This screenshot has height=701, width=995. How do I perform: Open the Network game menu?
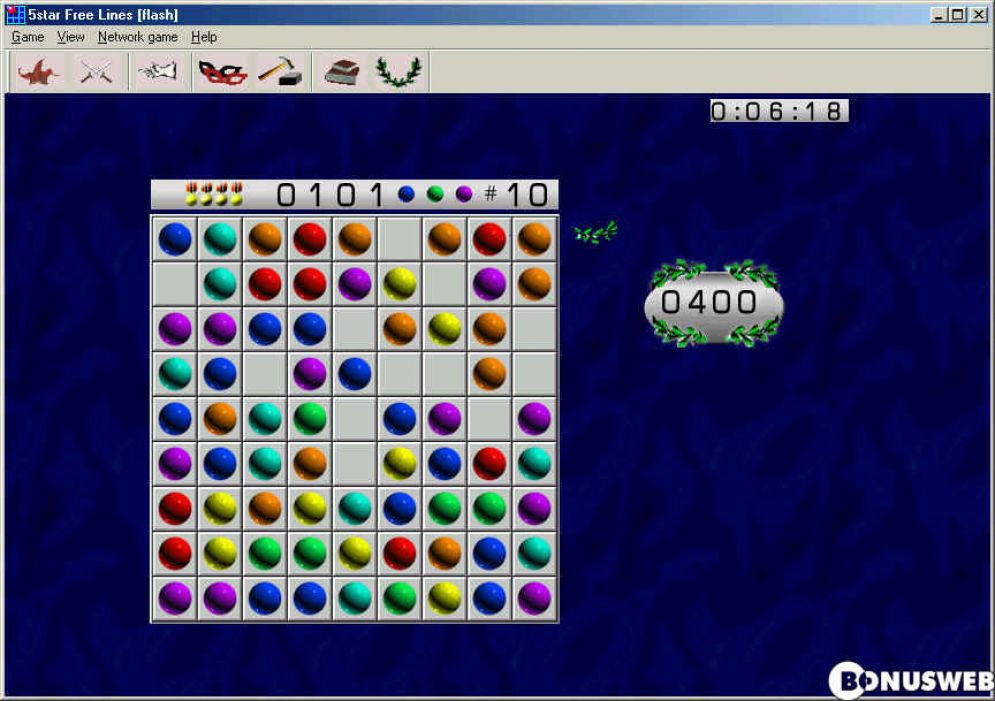click(137, 37)
